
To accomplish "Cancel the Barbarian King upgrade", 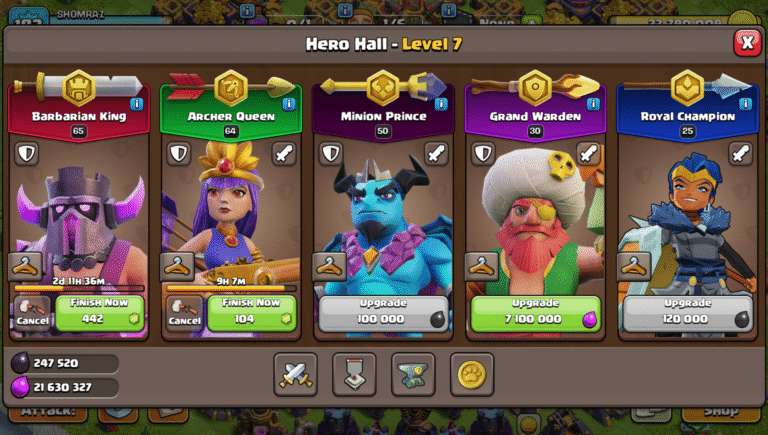I will tap(32, 312).
